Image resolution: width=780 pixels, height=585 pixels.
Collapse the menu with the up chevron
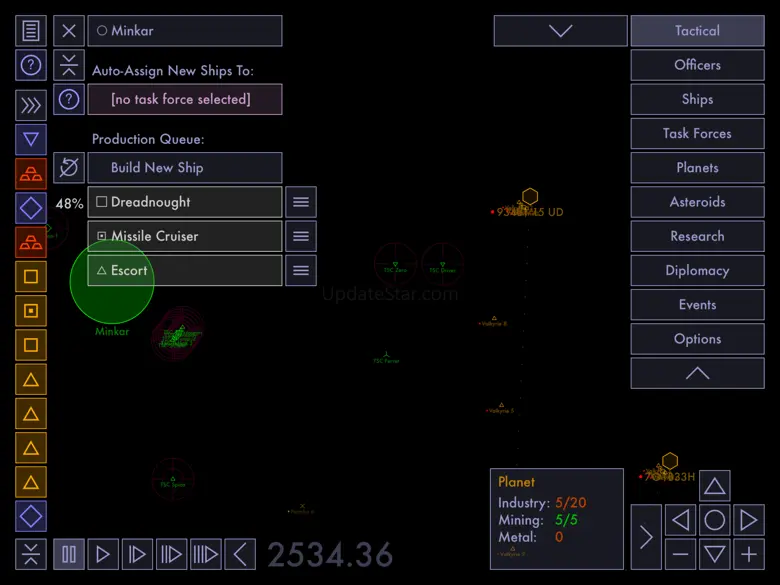click(x=697, y=373)
